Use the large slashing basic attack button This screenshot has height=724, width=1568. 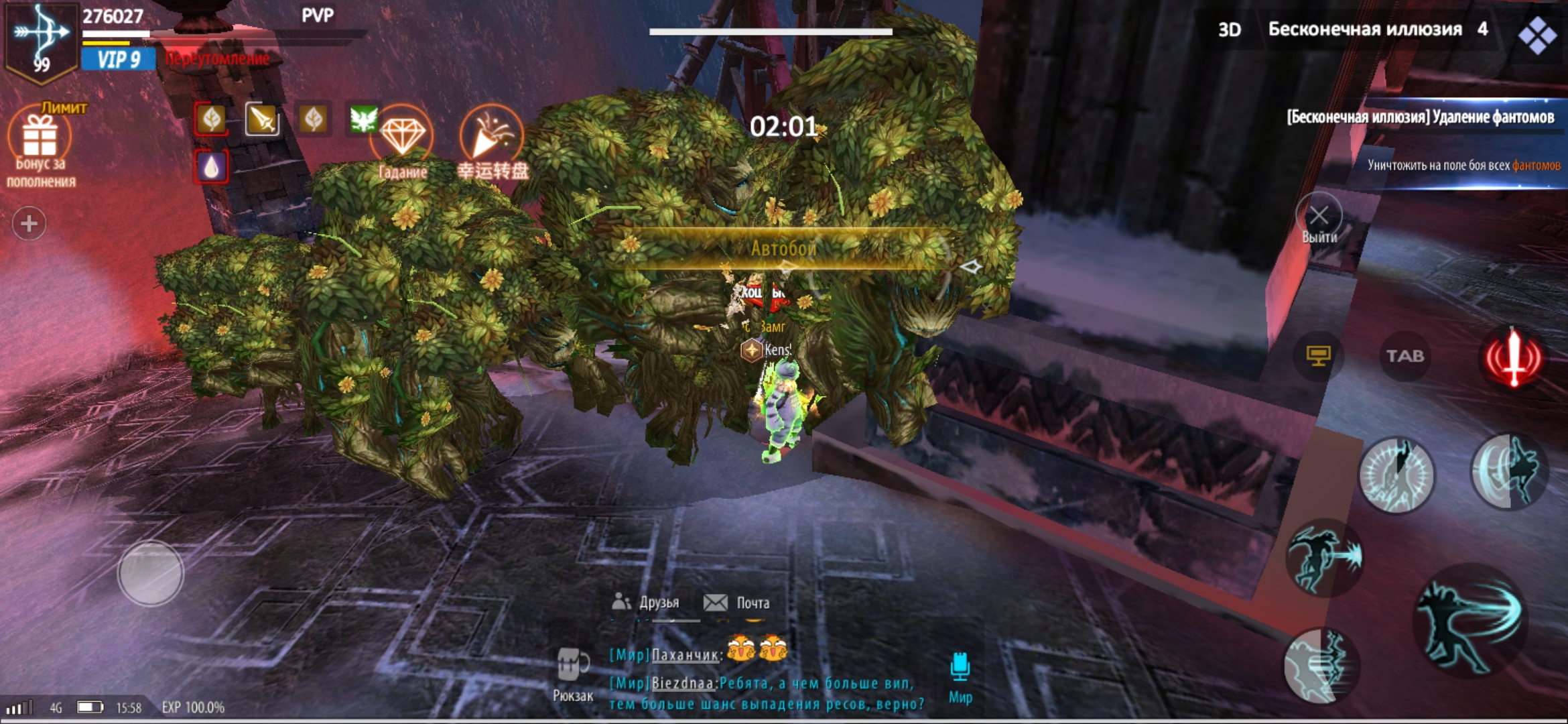pyautogui.click(x=1471, y=621)
